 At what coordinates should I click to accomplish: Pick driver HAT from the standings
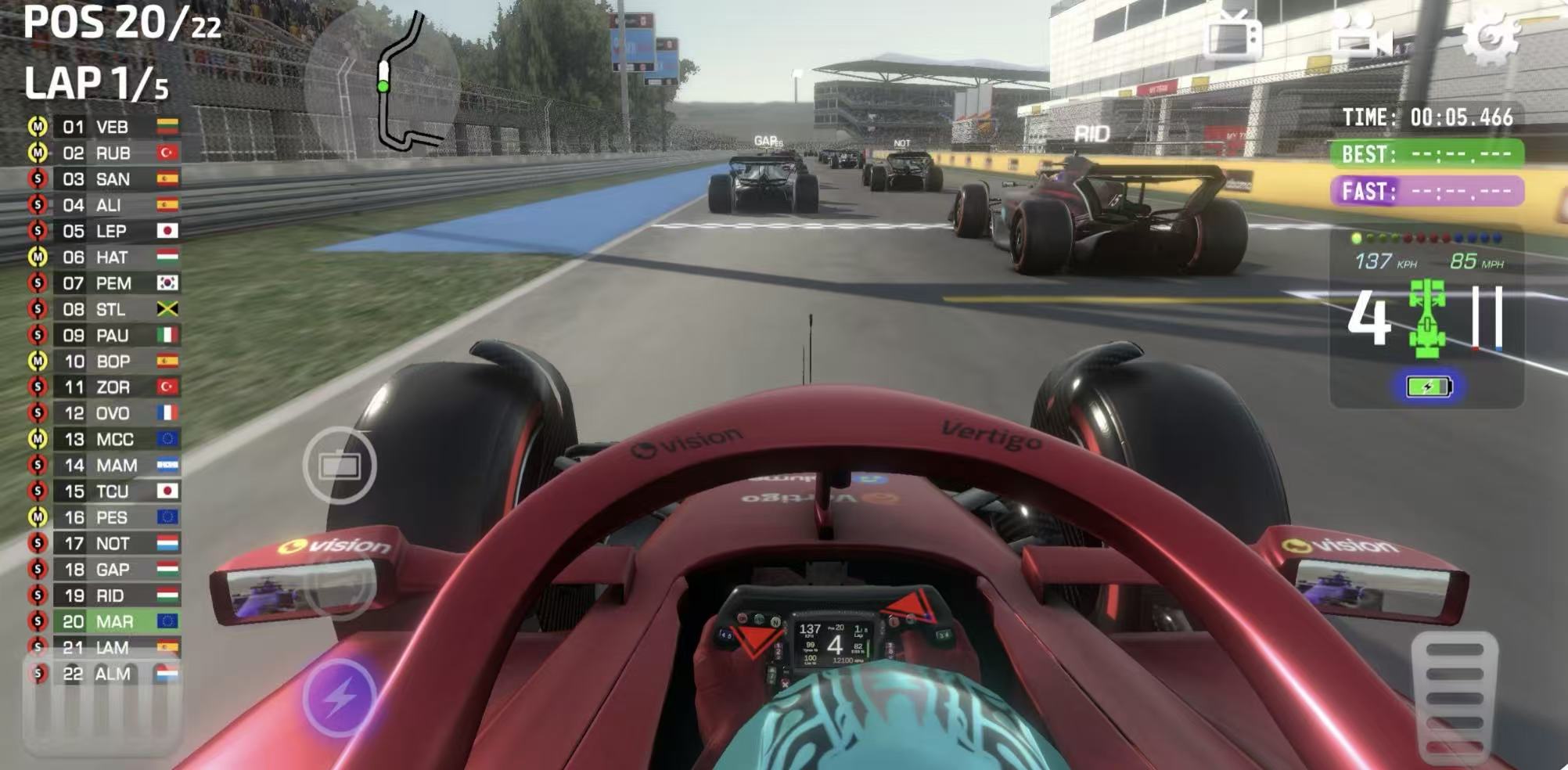111,257
